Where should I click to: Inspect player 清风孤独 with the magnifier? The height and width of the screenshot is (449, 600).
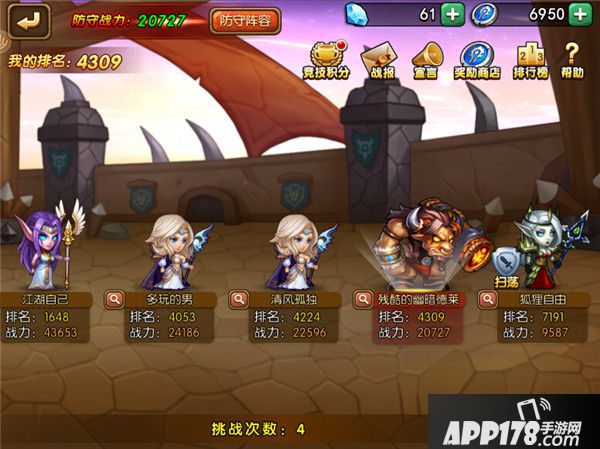coord(238,298)
